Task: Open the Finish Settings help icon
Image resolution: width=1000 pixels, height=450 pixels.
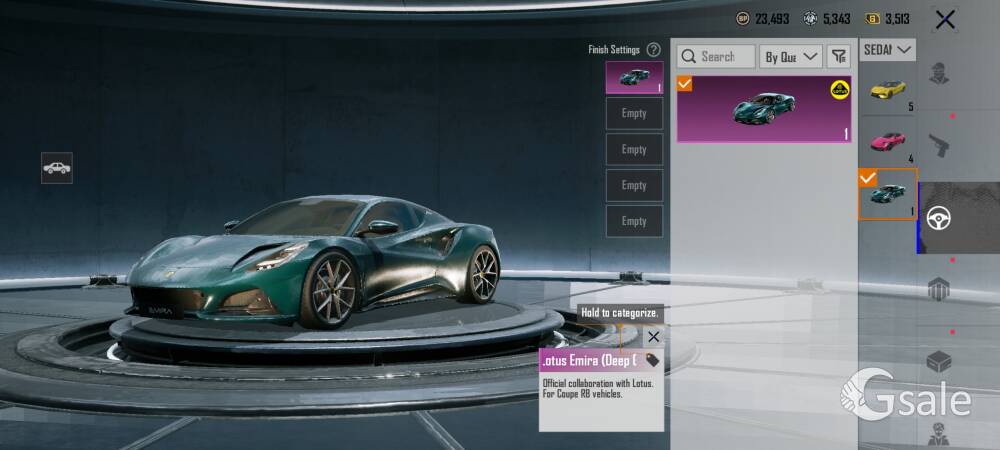Action: pyautogui.click(x=653, y=49)
